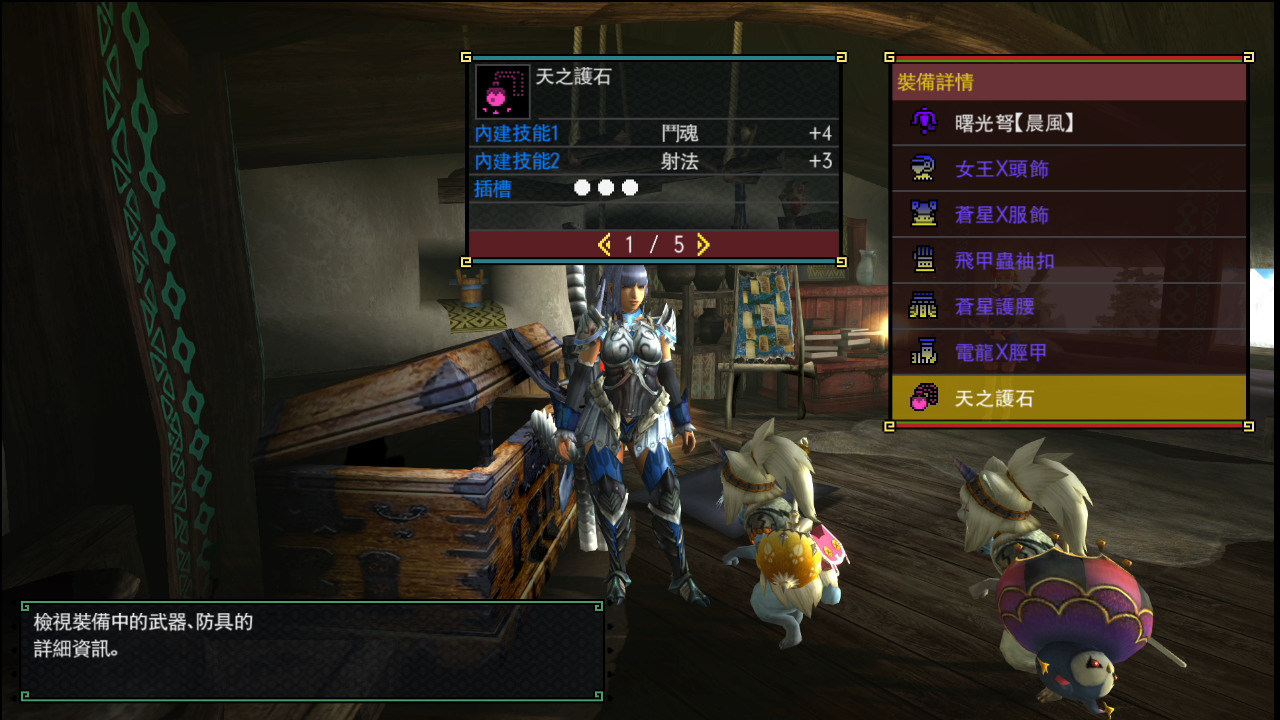This screenshot has height=720, width=1280.
Task: Go to next detail page arrow
Action: tap(704, 244)
